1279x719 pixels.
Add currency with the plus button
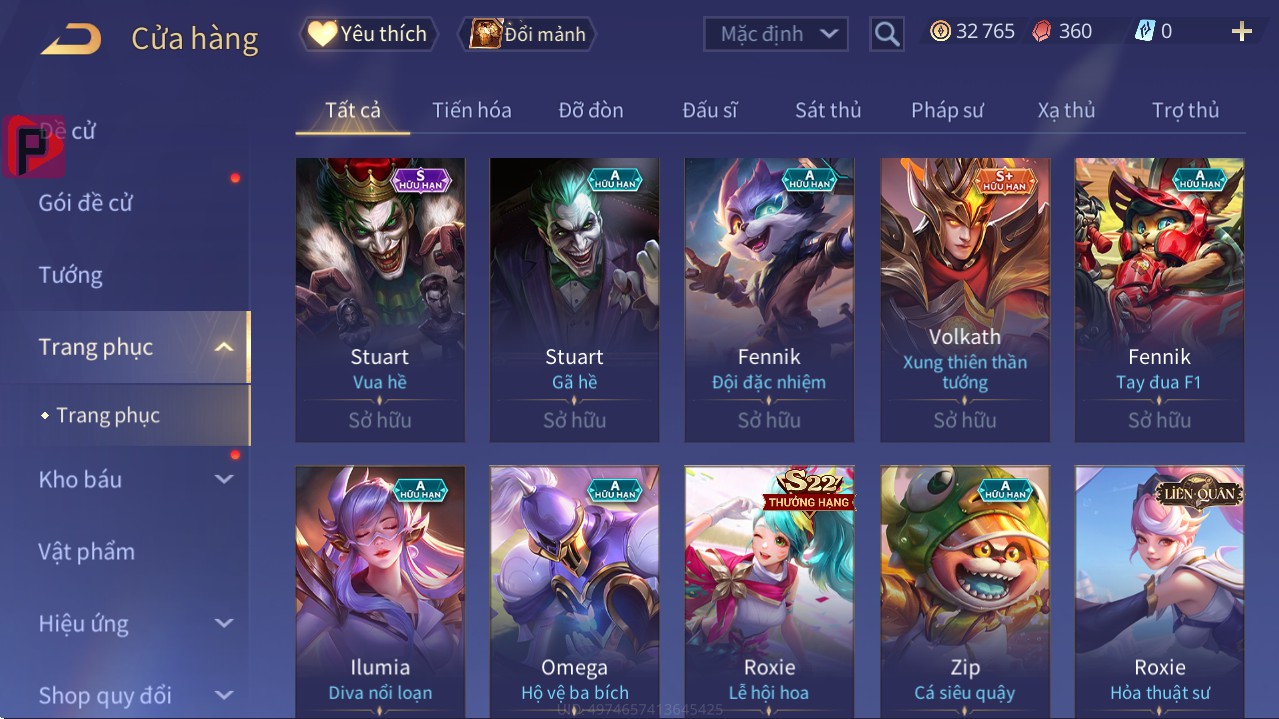(x=1241, y=32)
